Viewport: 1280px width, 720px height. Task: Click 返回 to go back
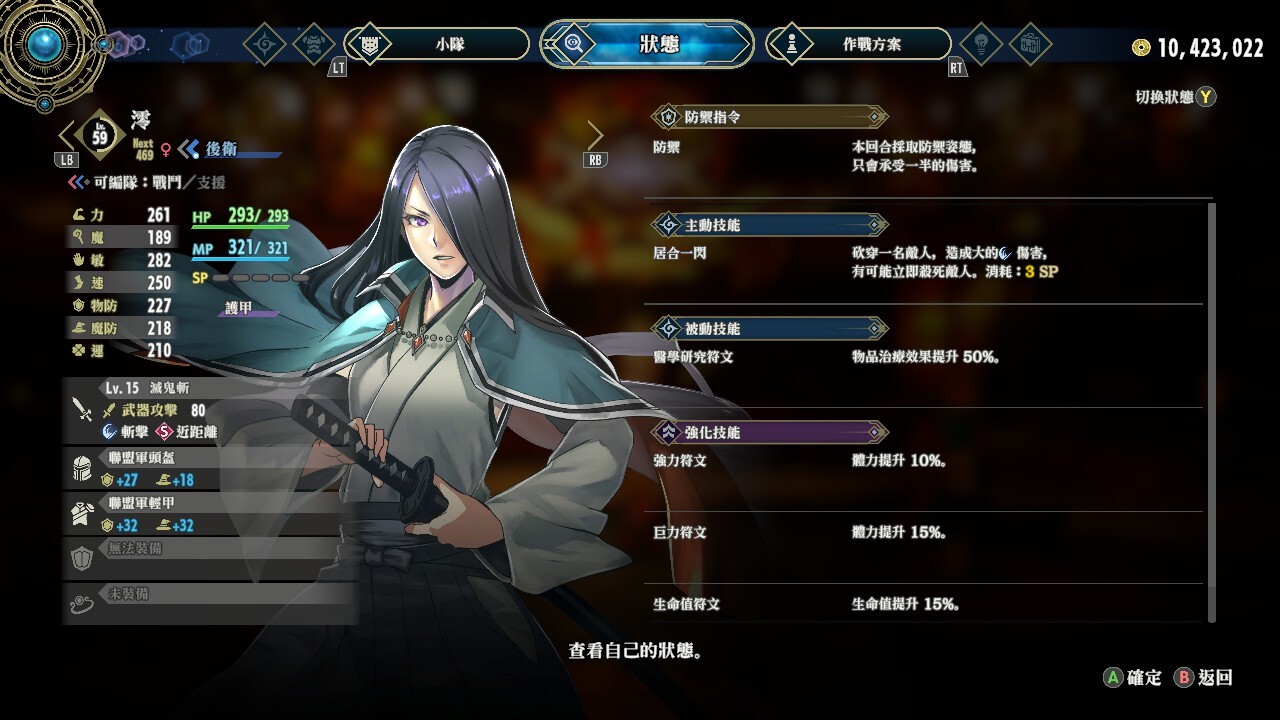(1204, 678)
